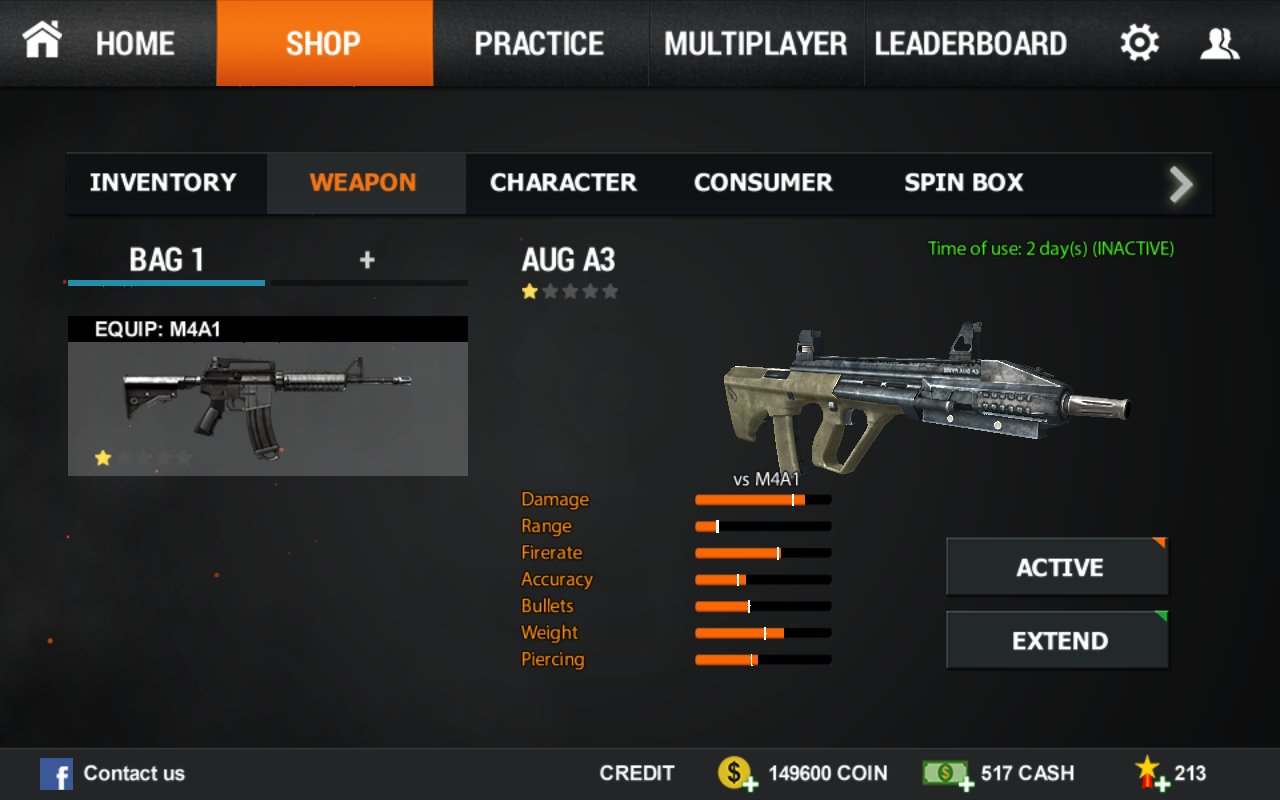Select the Weapon category tab
Viewport: 1280px width, 800px height.
pyautogui.click(x=363, y=183)
